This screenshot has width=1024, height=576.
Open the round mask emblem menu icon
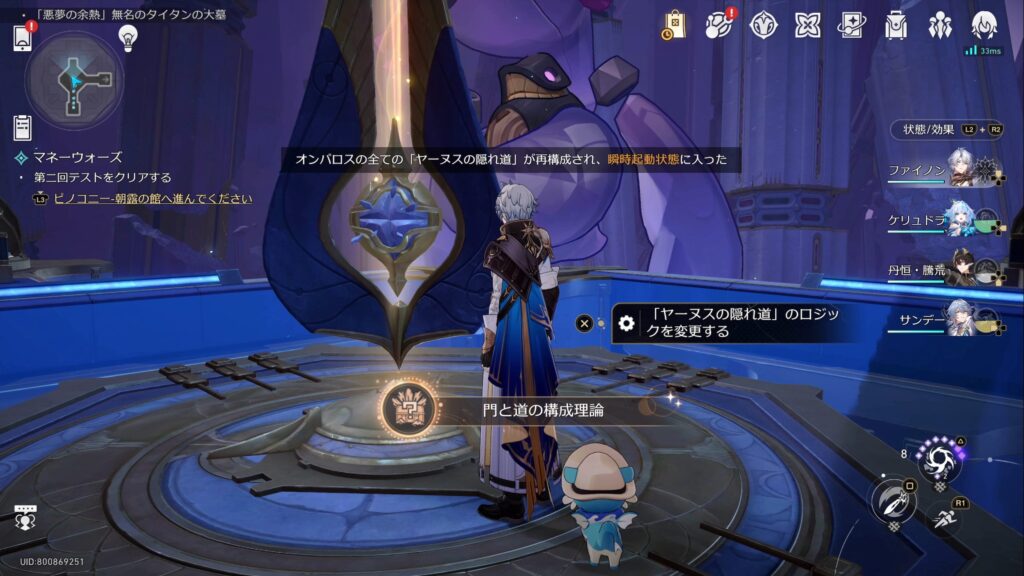[x=763, y=25]
